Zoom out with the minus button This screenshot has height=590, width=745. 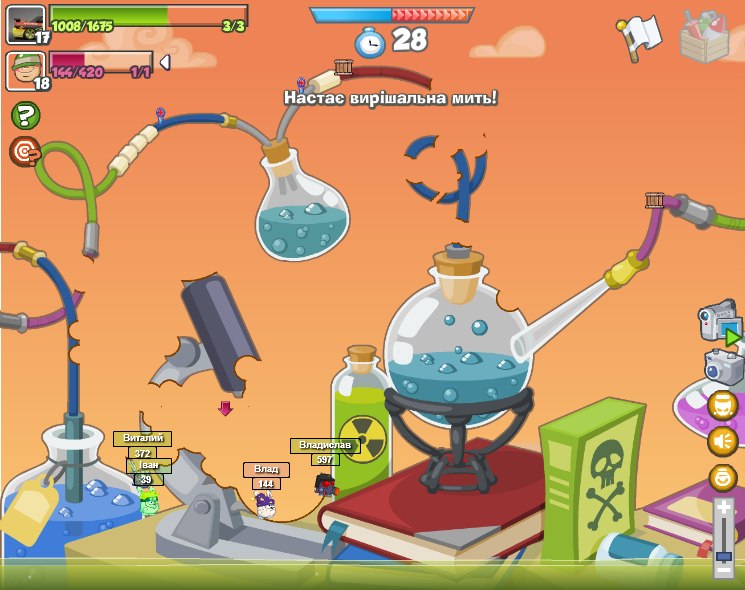(724, 569)
